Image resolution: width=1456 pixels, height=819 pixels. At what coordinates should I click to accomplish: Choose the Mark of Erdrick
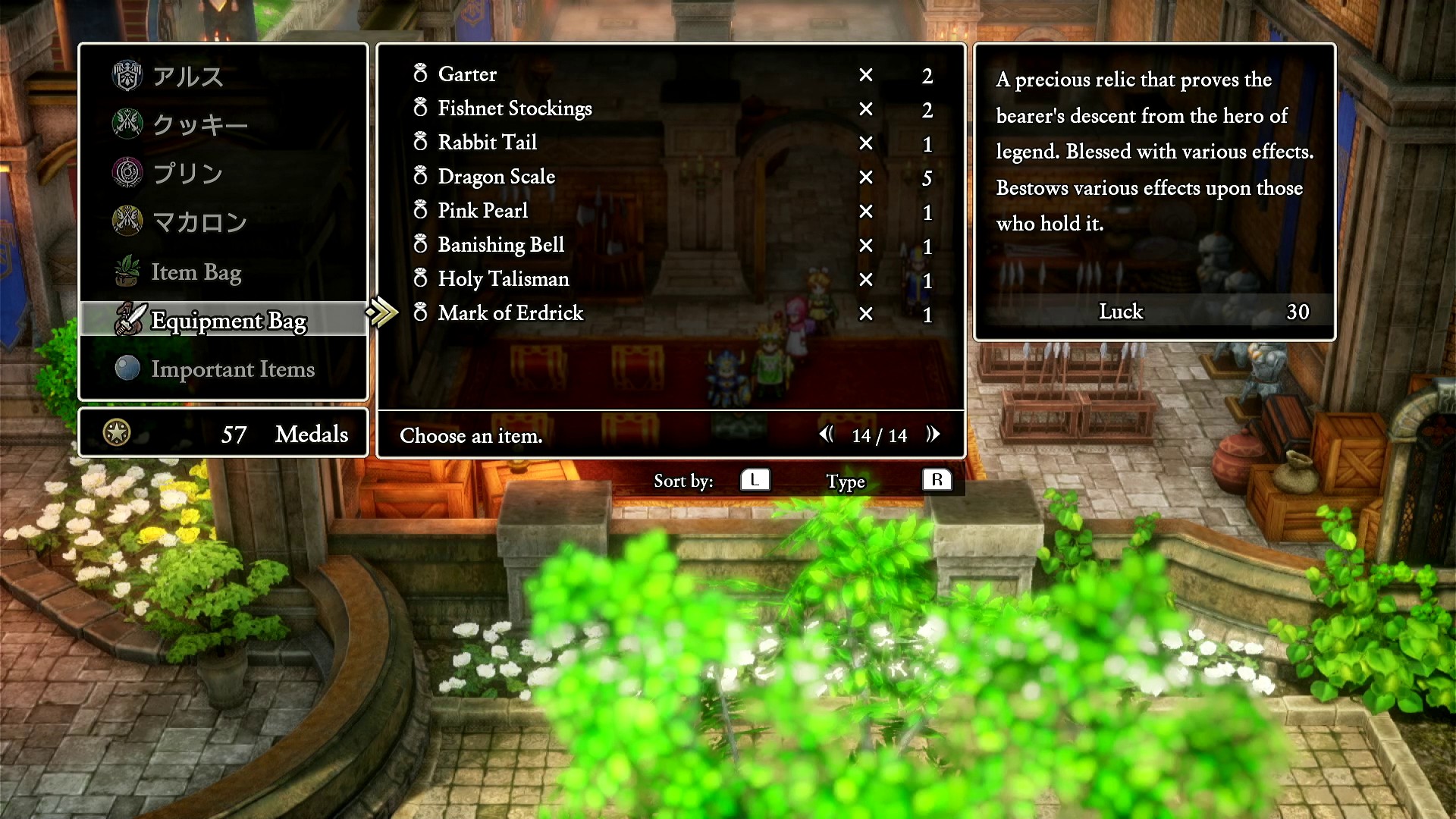point(510,313)
